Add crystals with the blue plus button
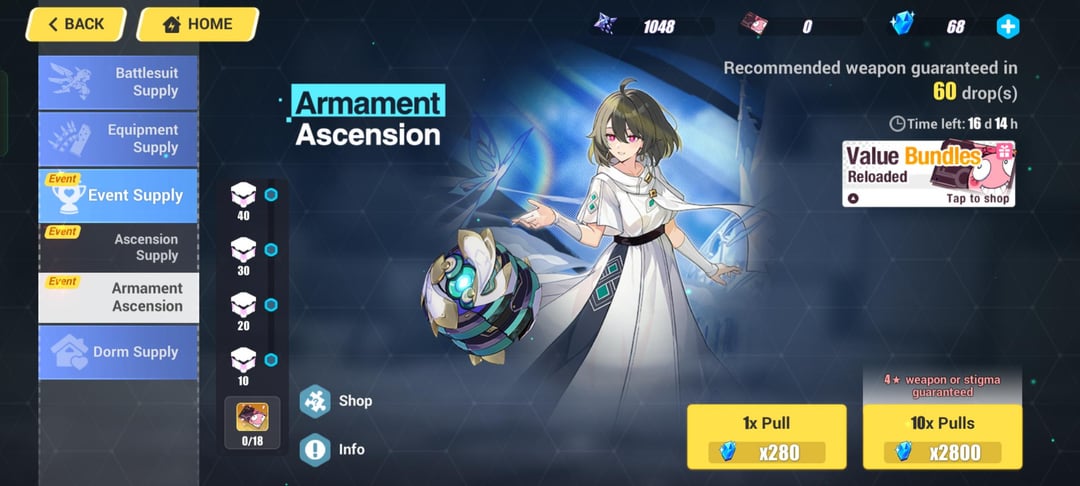 [1008, 26]
